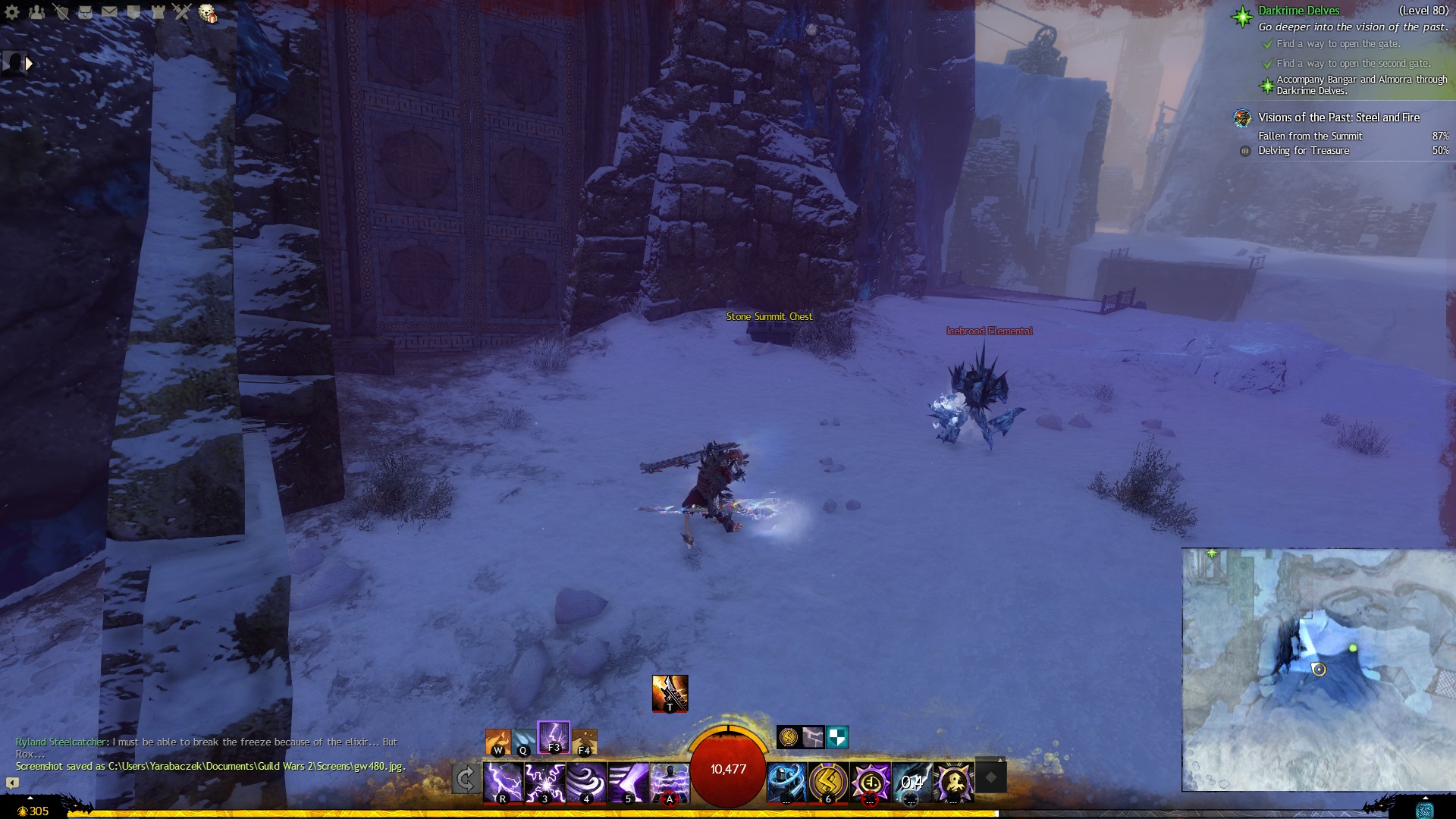Use the flaming sword special action skill
The image size is (1456, 819).
[x=670, y=693]
